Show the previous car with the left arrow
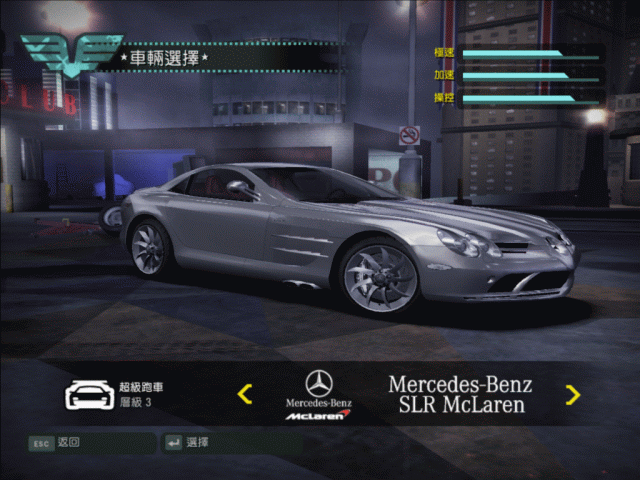 coord(245,394)
